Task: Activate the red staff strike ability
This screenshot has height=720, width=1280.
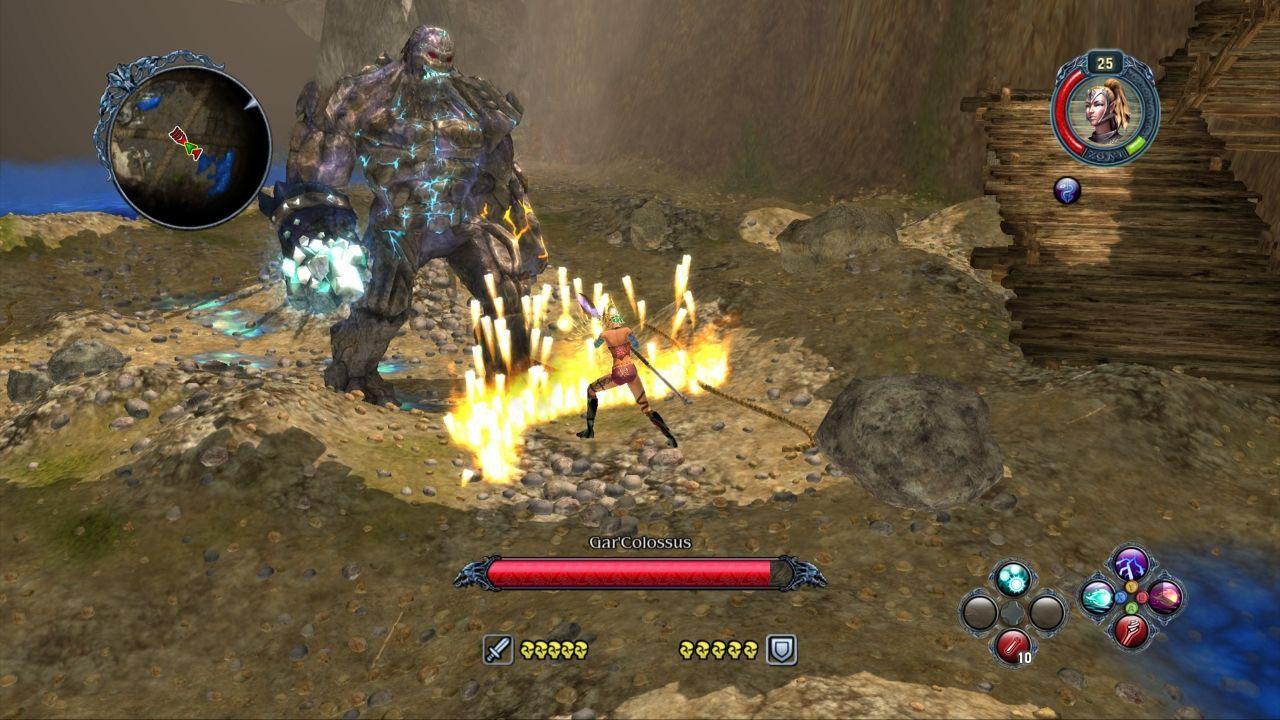Action: [x=1131, y=632]
